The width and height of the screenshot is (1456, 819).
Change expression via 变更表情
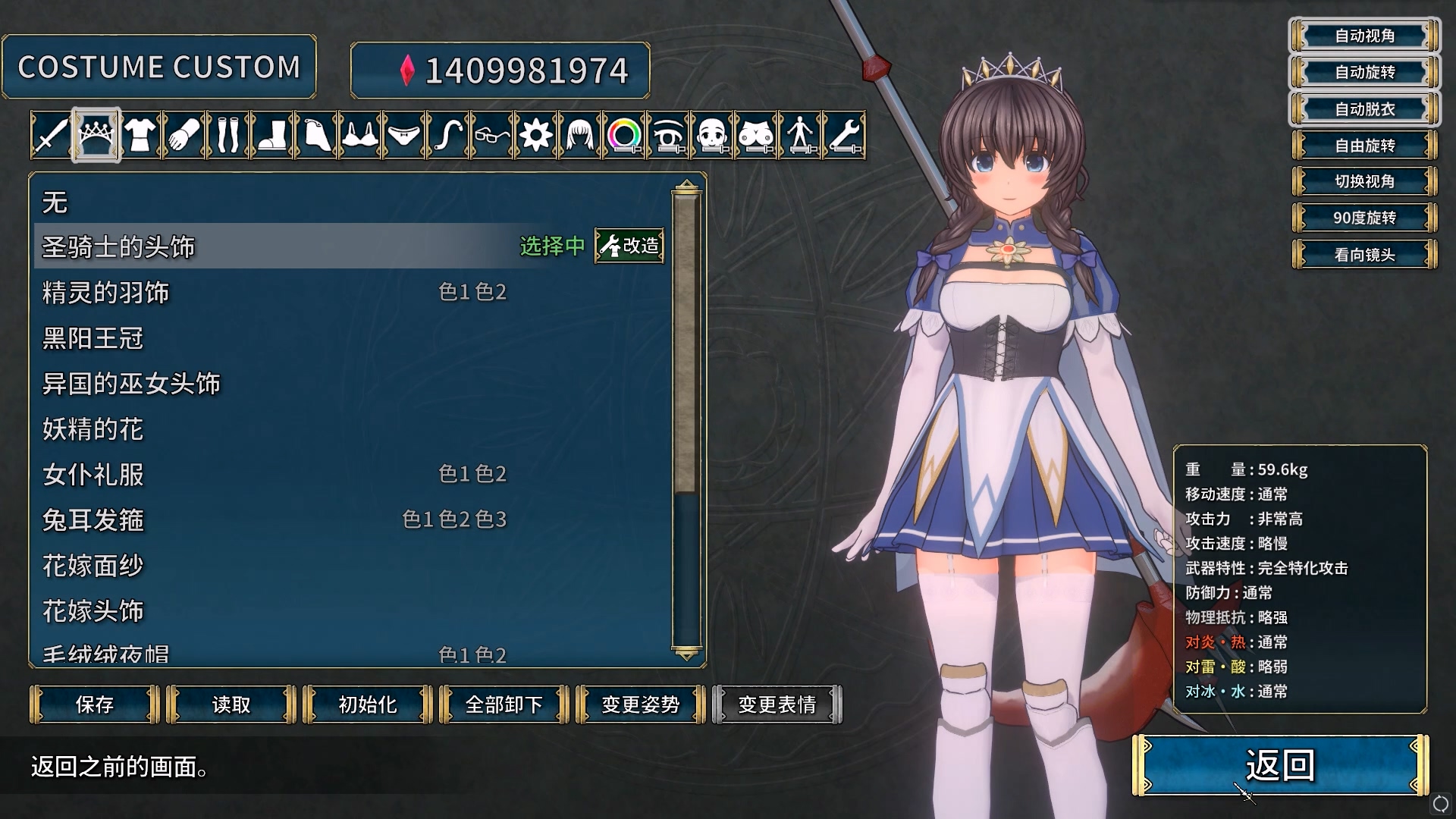tap(777, 704)
